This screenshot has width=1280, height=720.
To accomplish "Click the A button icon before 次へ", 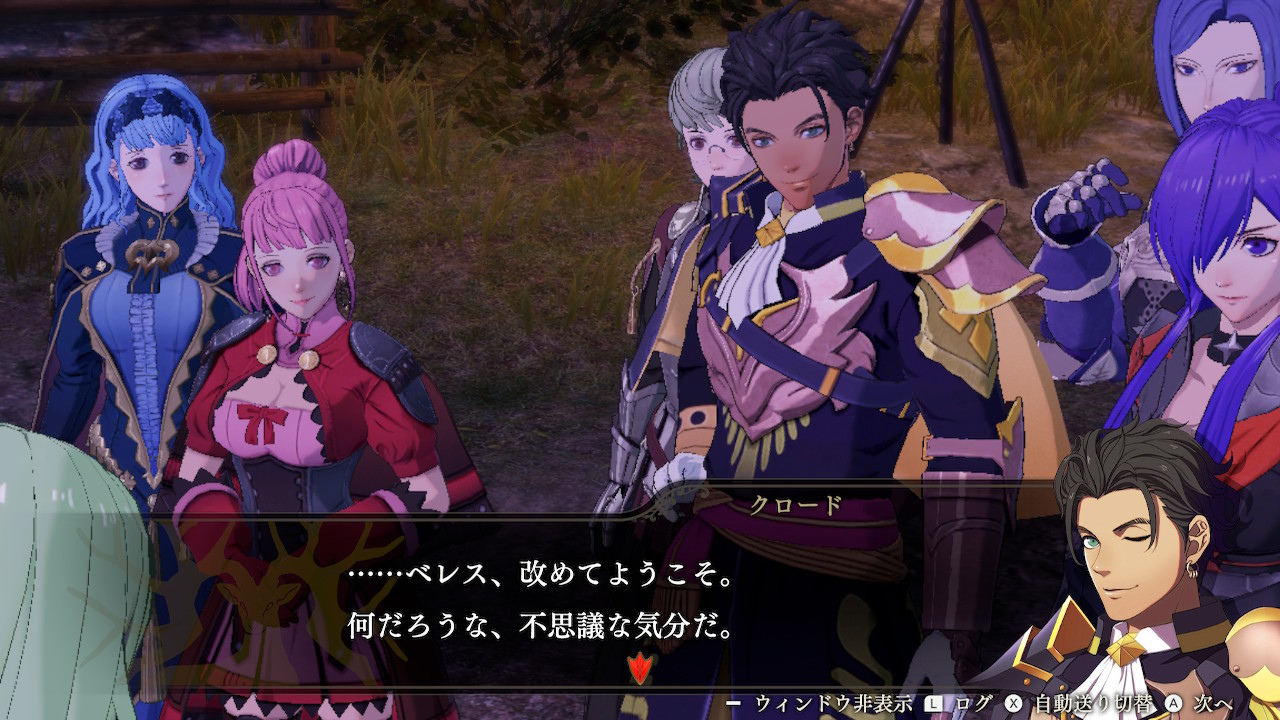I will pyautogui.click(x=1172, y=700).
